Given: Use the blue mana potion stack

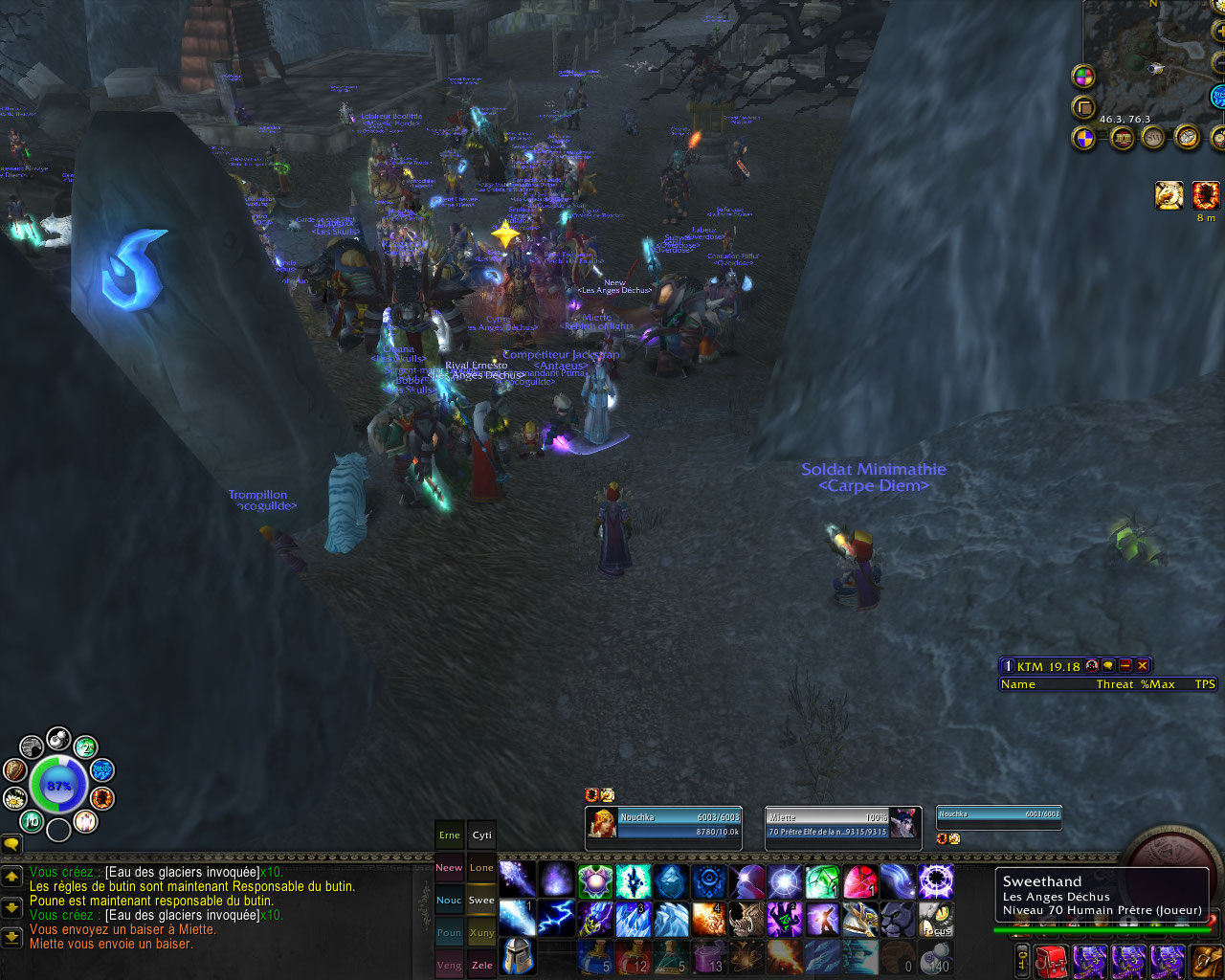Looking at the screenshot, I should coord(594,956).
